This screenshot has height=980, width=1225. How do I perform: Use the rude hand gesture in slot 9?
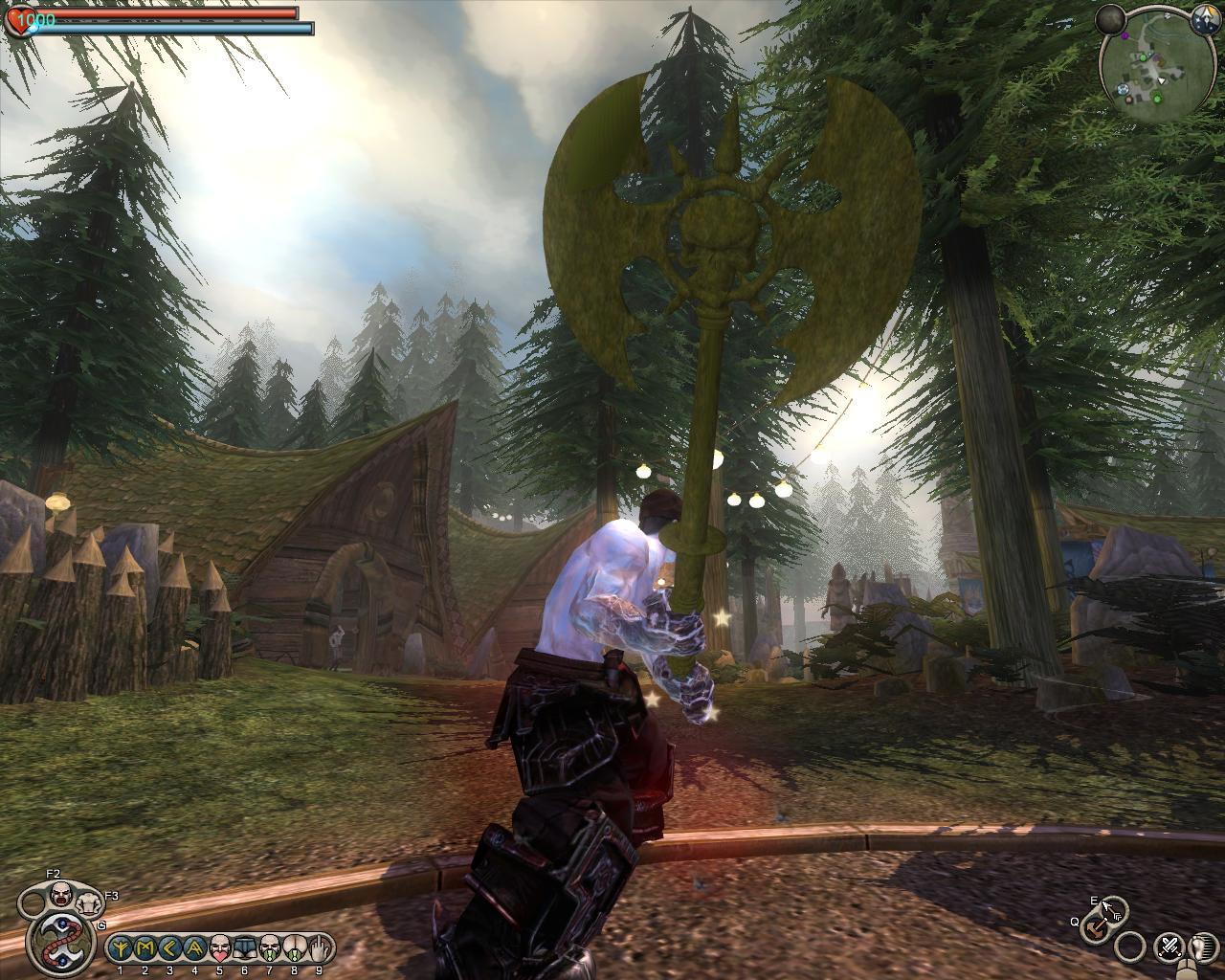click(x=319, y=947)
